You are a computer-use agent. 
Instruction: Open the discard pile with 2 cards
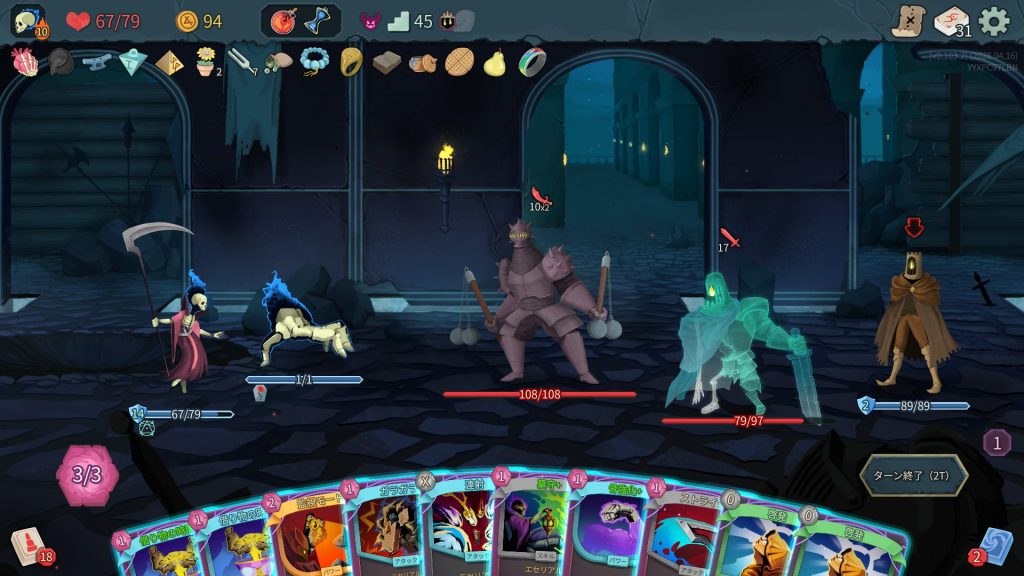[994, 546]
